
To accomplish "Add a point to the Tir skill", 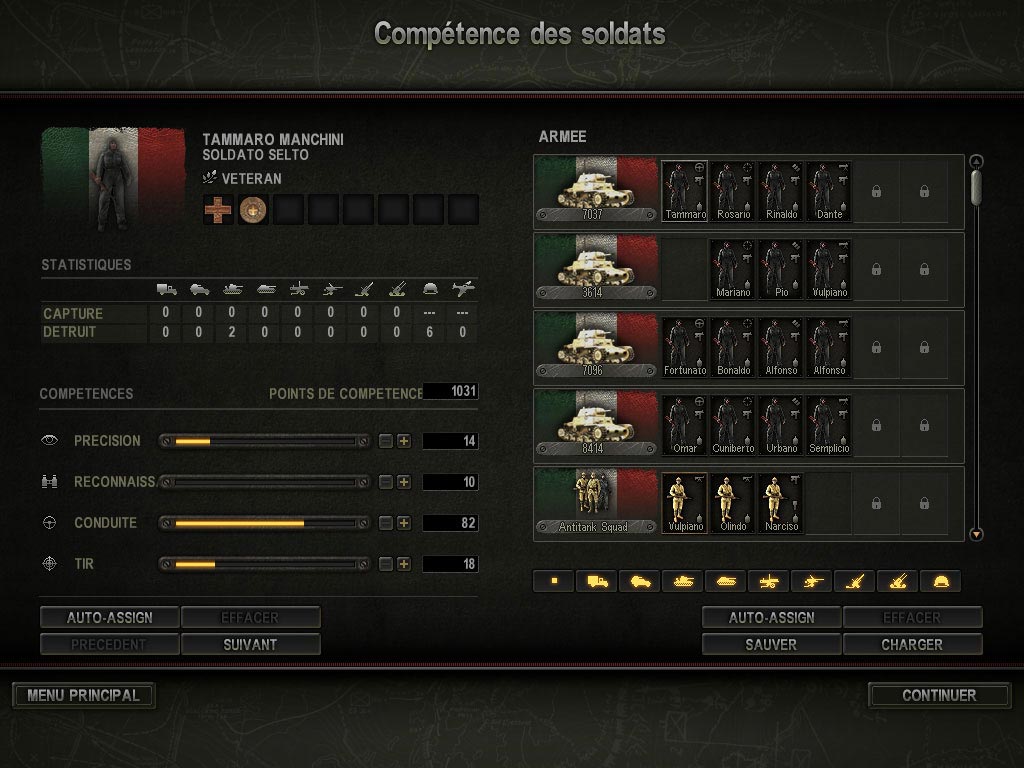I will (x=404, y=564).
